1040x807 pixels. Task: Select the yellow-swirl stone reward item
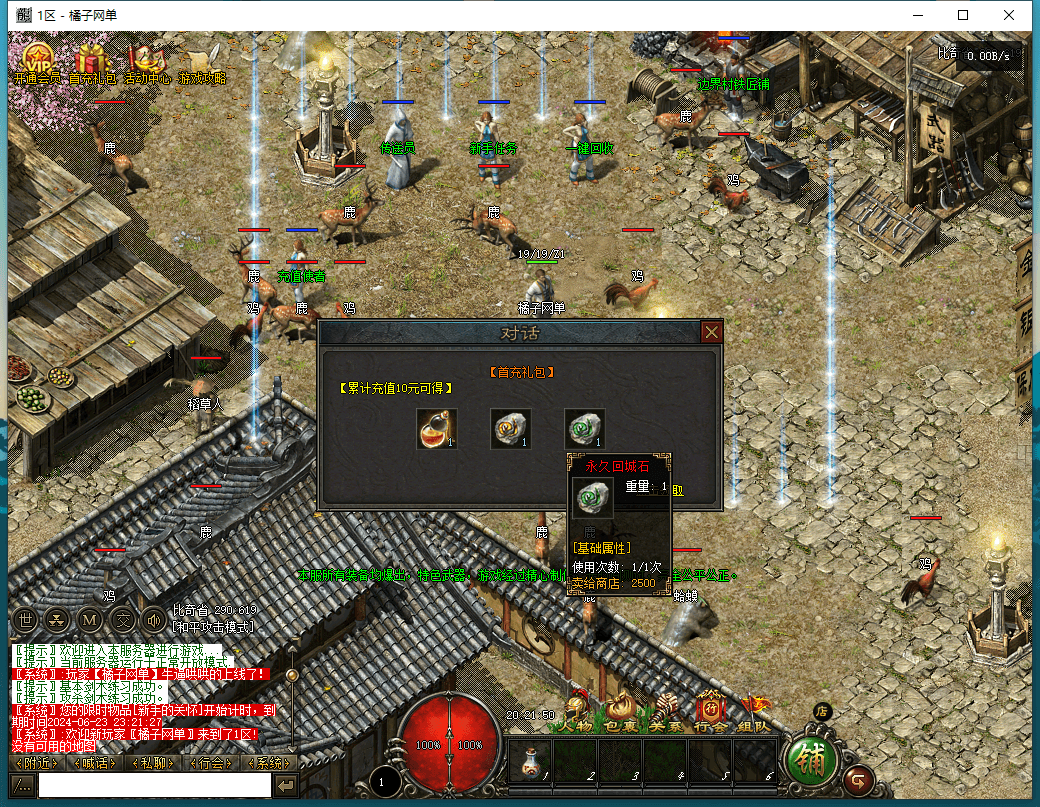point(510,428)
